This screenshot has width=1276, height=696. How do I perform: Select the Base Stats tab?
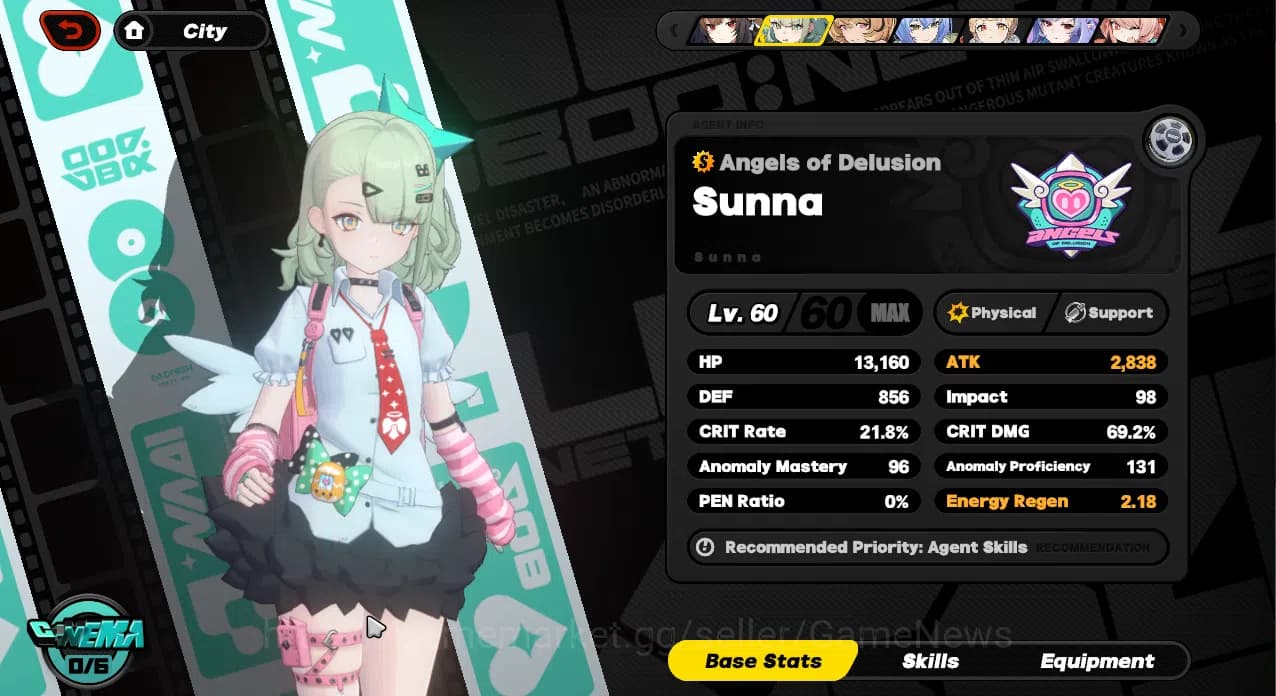(763, 661)
